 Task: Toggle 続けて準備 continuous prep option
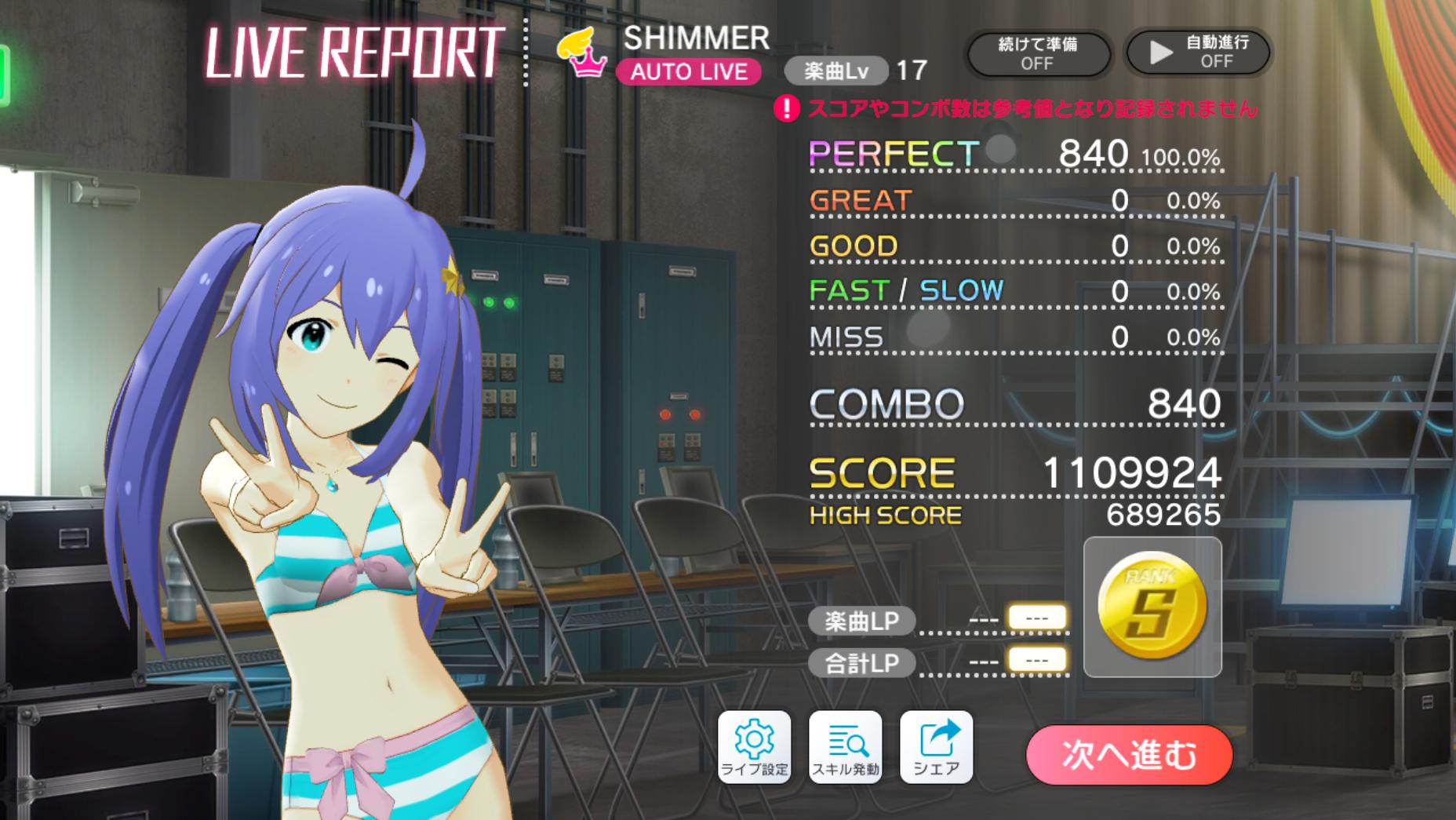1037,53
